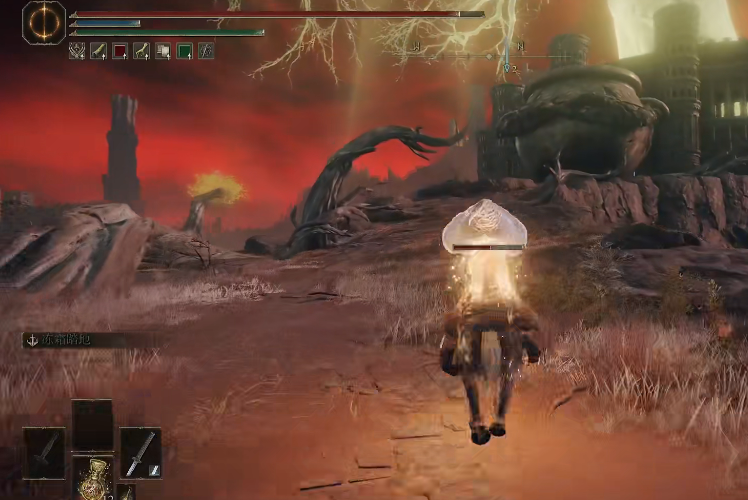The image size is (748, 500).
Task: Select the right-hand sword weapon slot
Action: 141,453
